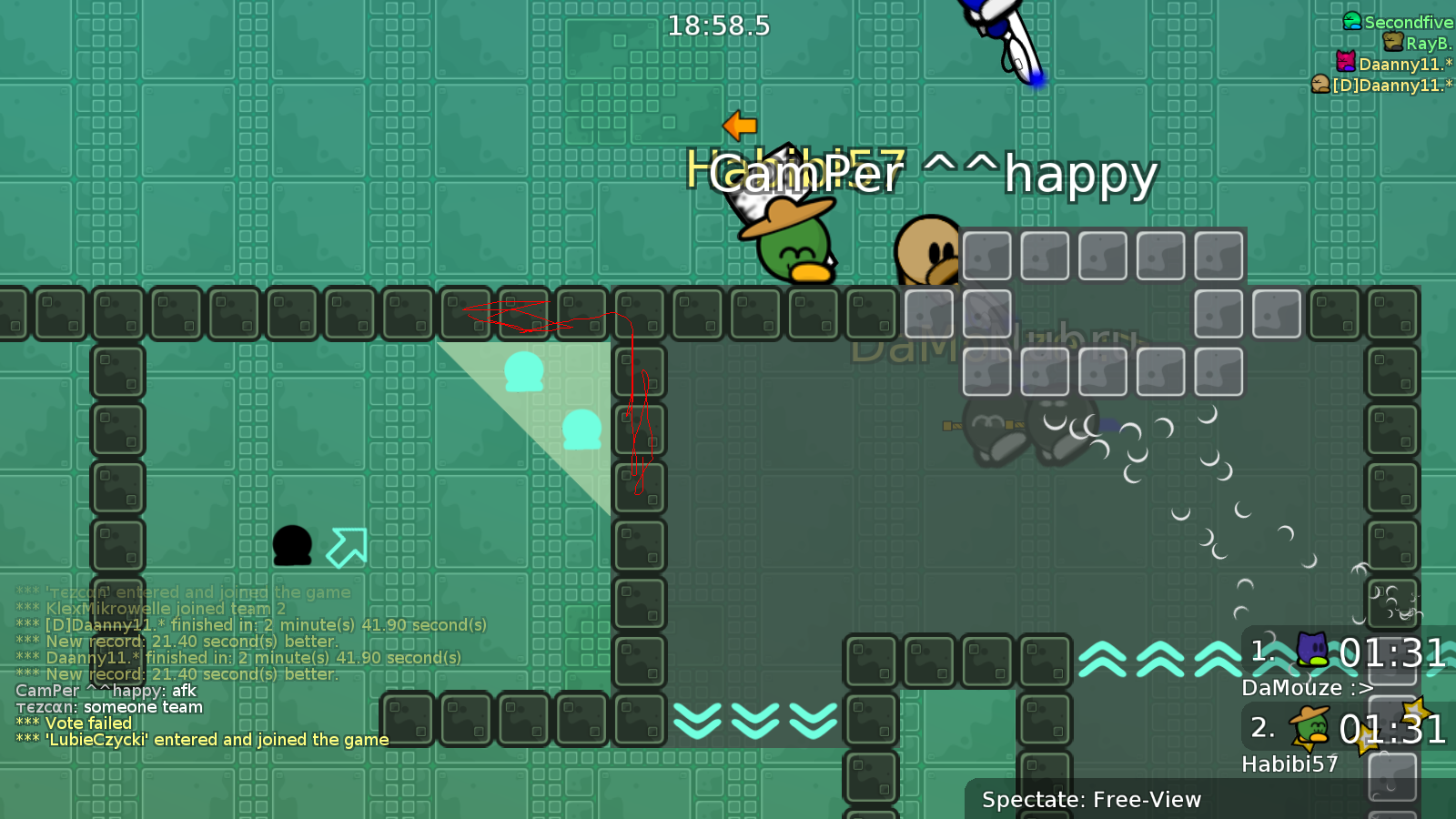The image size is (1456, 819).
Task: Click the 18:58.5 race timer display
Action: click(x=718, y=26)
